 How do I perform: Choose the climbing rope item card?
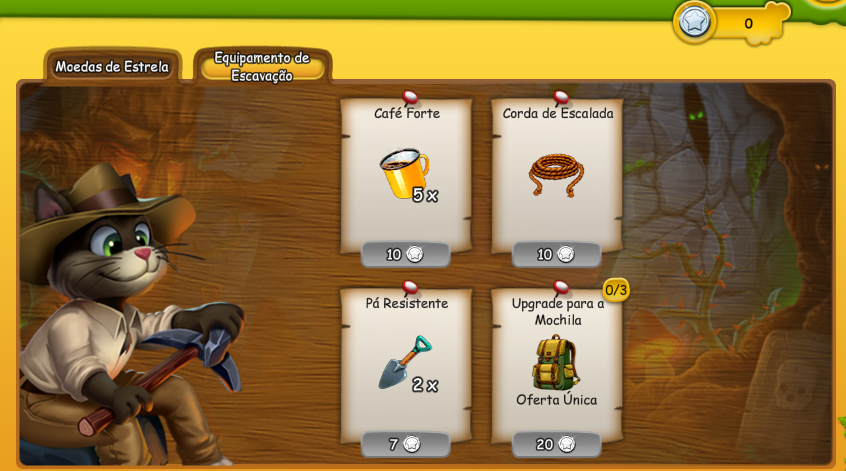pos(556,172)
